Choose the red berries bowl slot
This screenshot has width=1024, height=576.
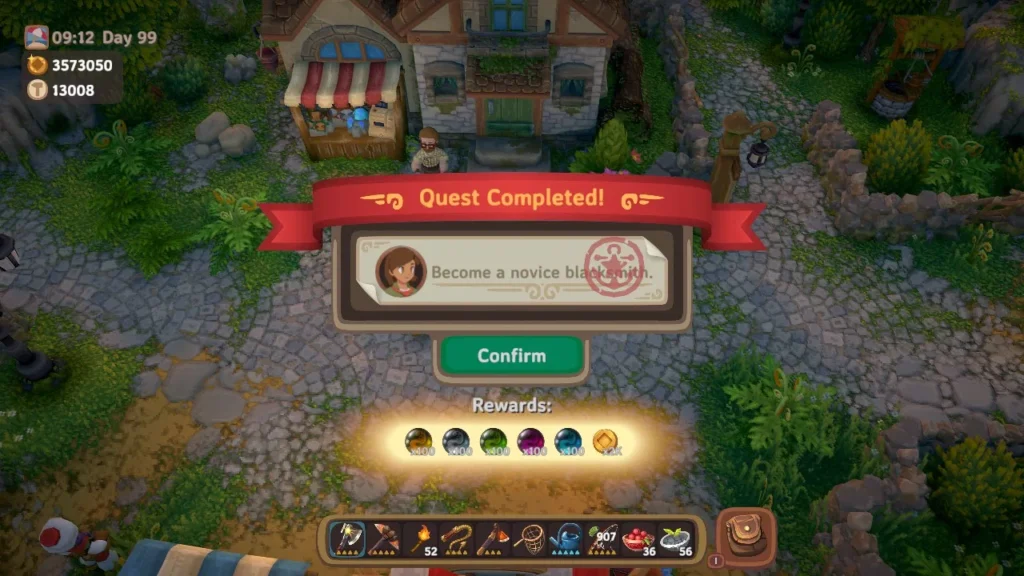tap(638, 540)
